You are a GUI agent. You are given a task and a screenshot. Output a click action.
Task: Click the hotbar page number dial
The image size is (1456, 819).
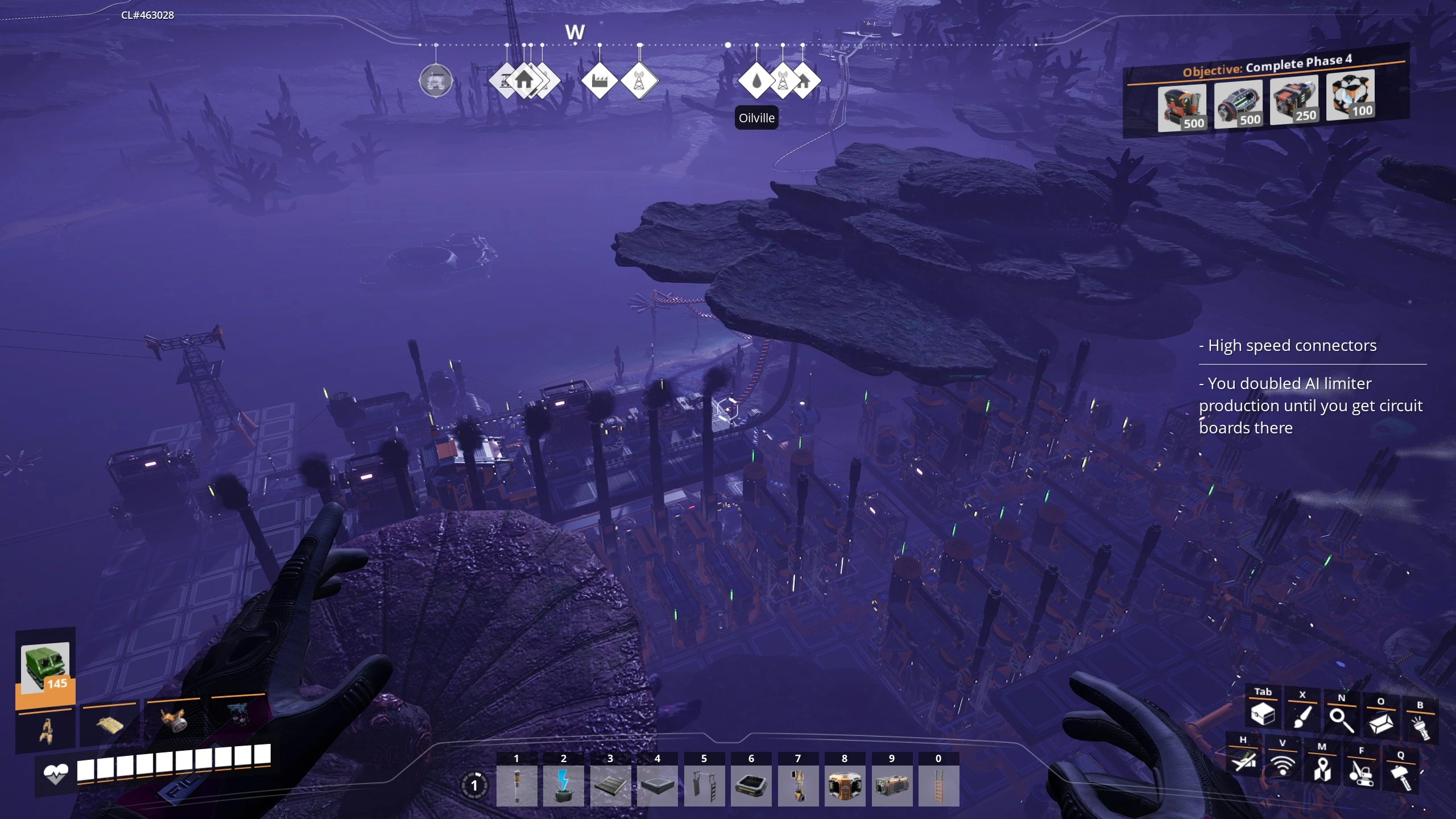(474, 786)
